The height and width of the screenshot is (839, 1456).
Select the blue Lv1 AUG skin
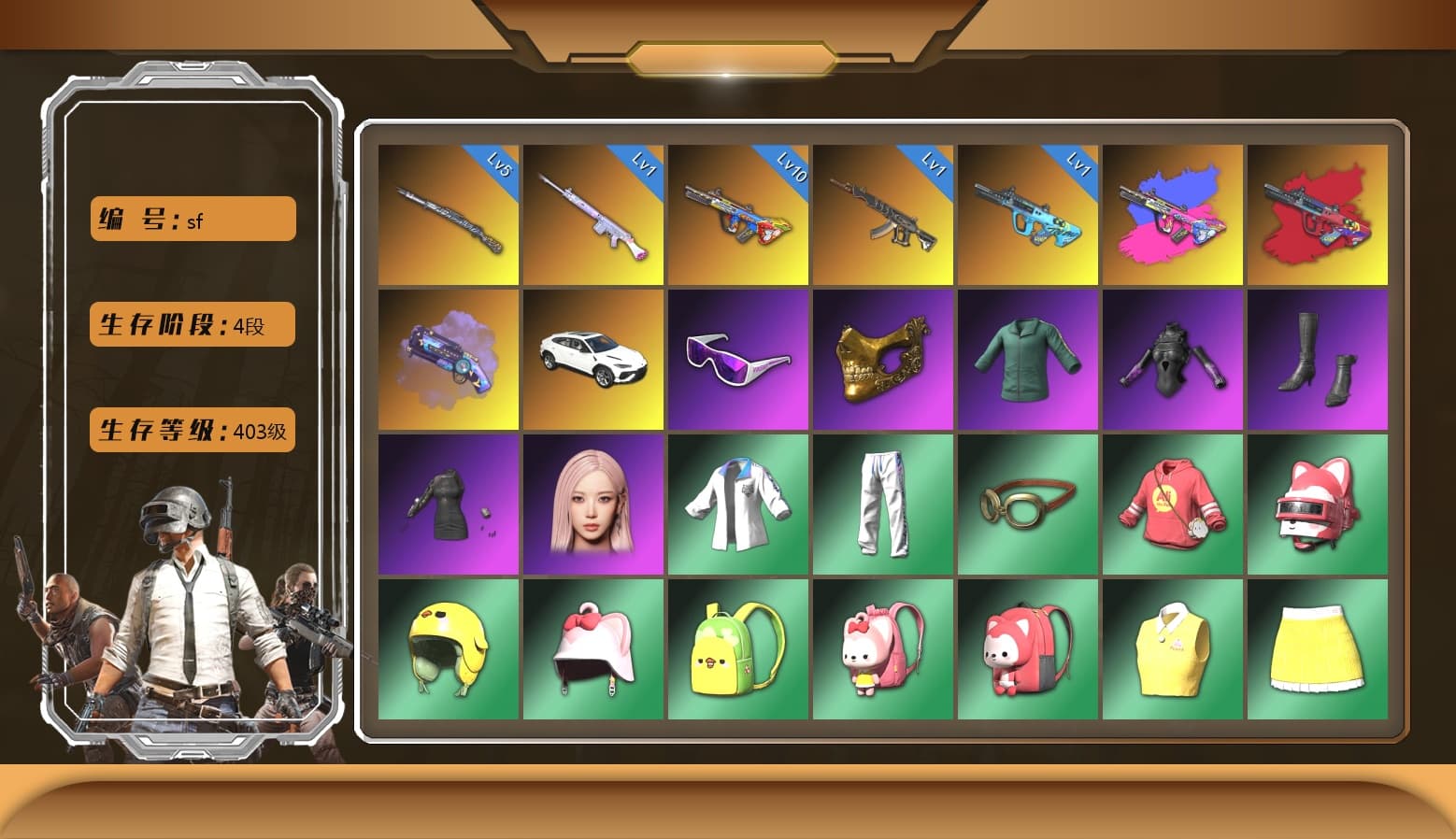1028,215
